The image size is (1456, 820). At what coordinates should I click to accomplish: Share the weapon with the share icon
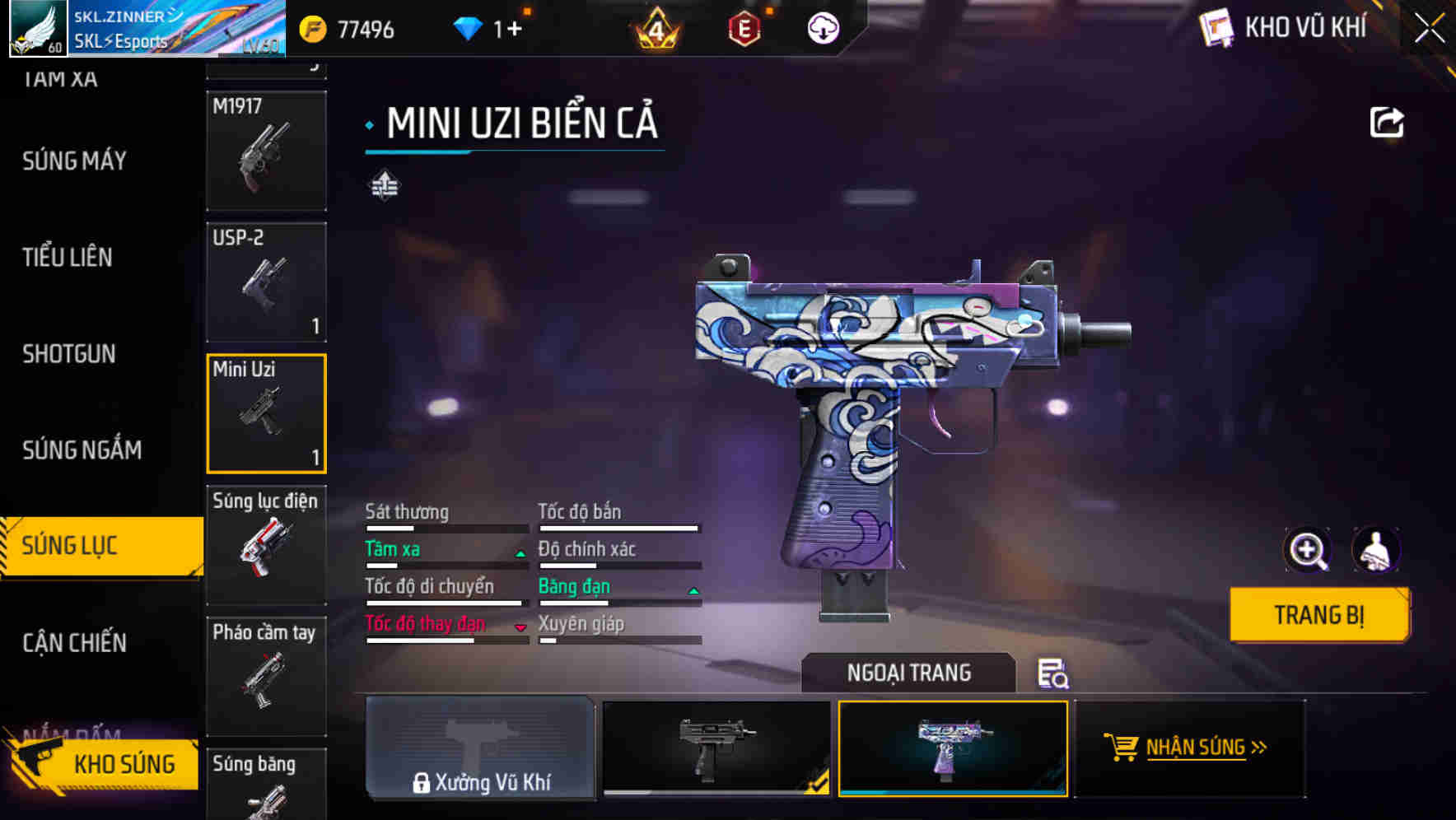click(x=1386, y=123)
